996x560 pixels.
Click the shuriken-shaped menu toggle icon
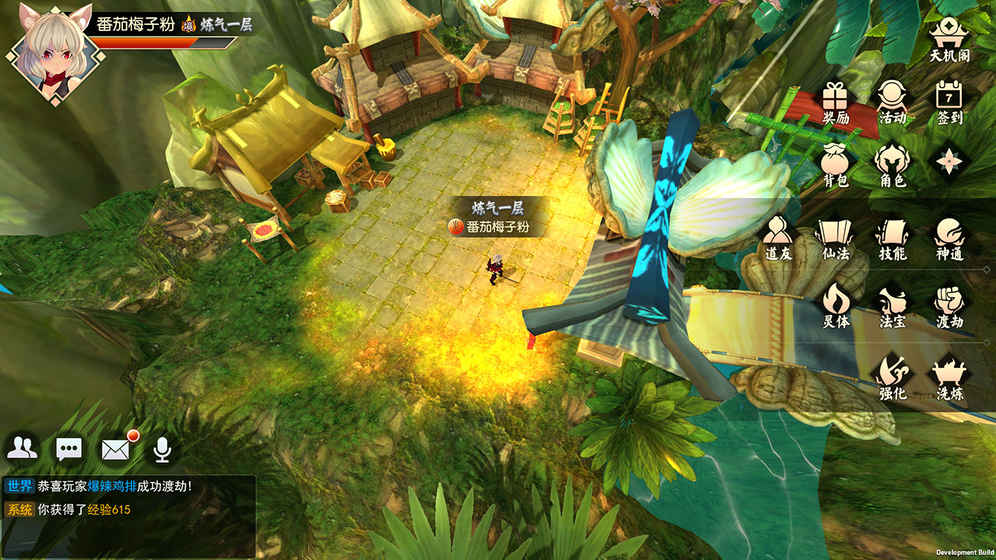point(949,160)
